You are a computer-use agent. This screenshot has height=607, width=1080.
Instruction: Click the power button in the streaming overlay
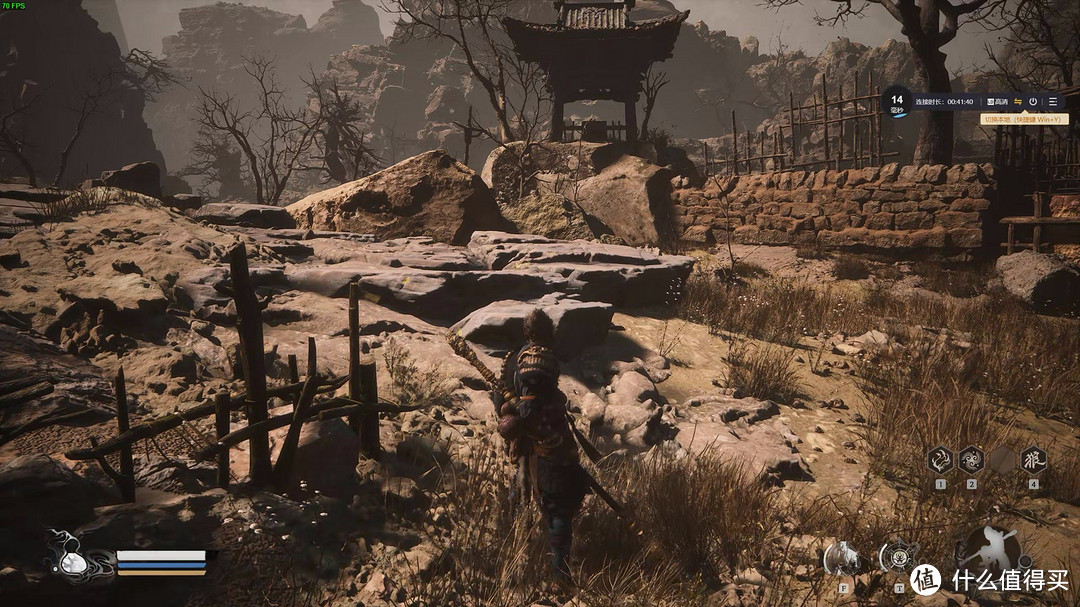[x=1033, y=102]
